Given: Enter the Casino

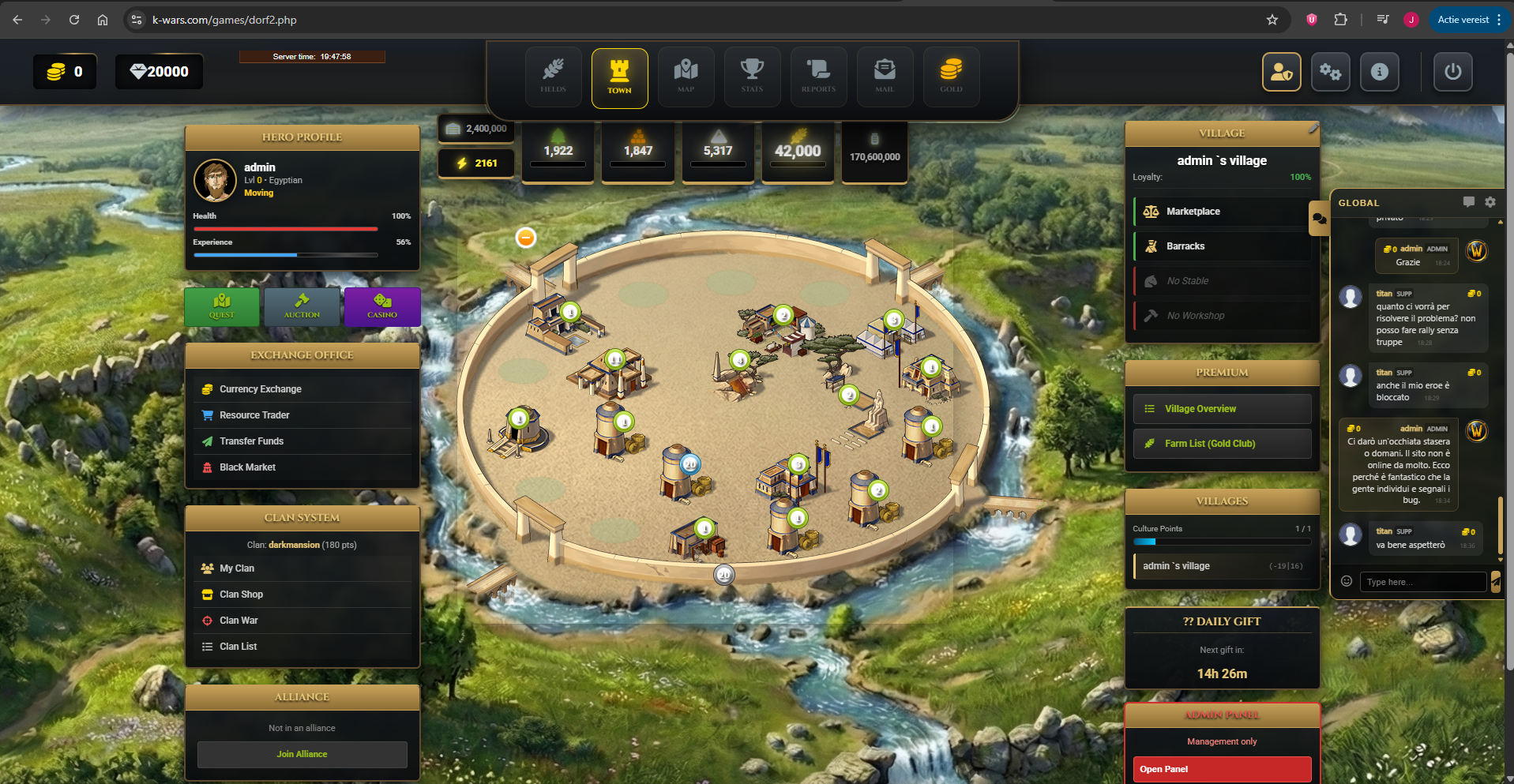Looking at the screenshot, I should (x=382, y=306).
